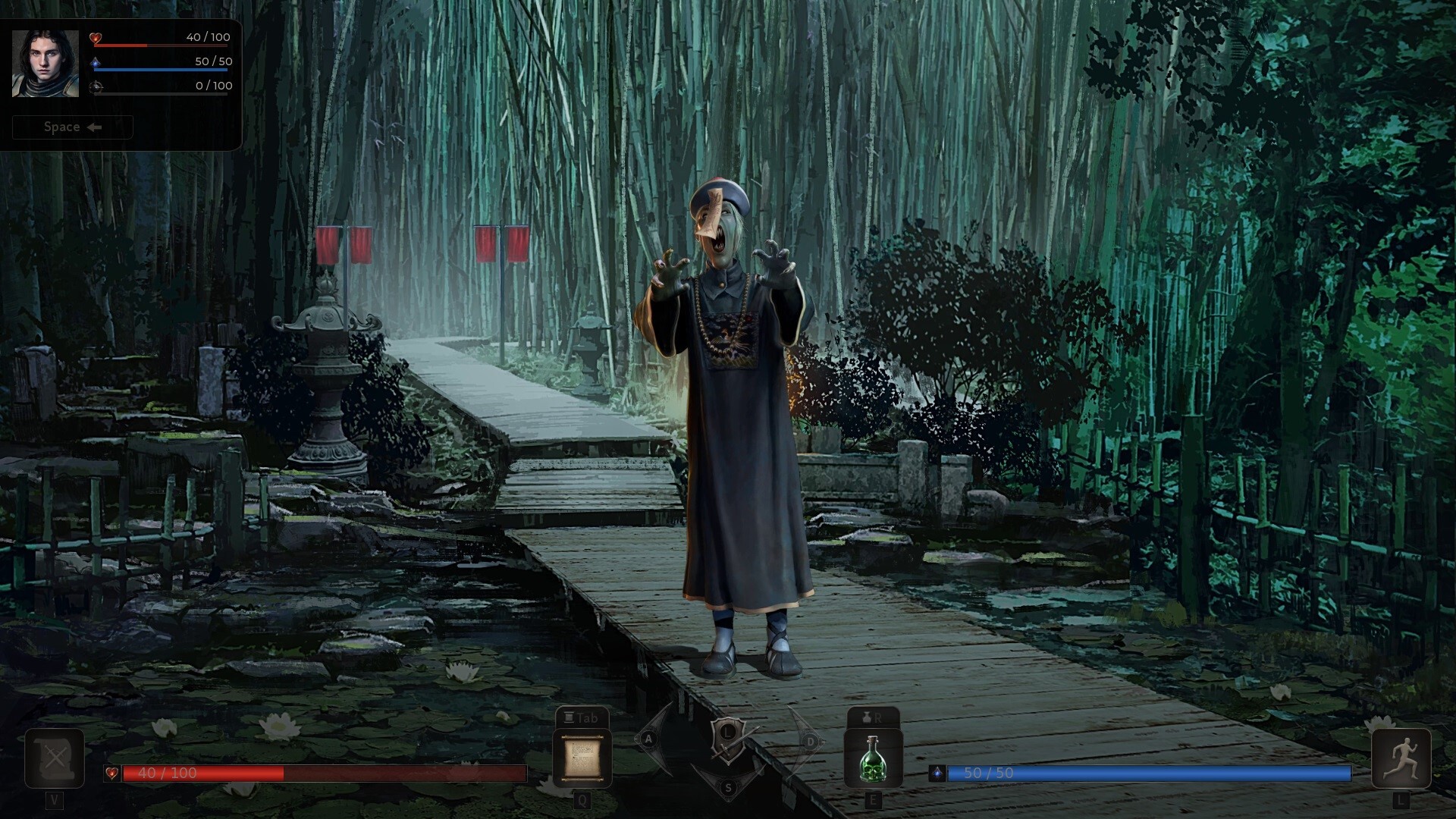
Task: Click the droplet icon beside the bottom mana bar
Action: [x=938, y=774]
